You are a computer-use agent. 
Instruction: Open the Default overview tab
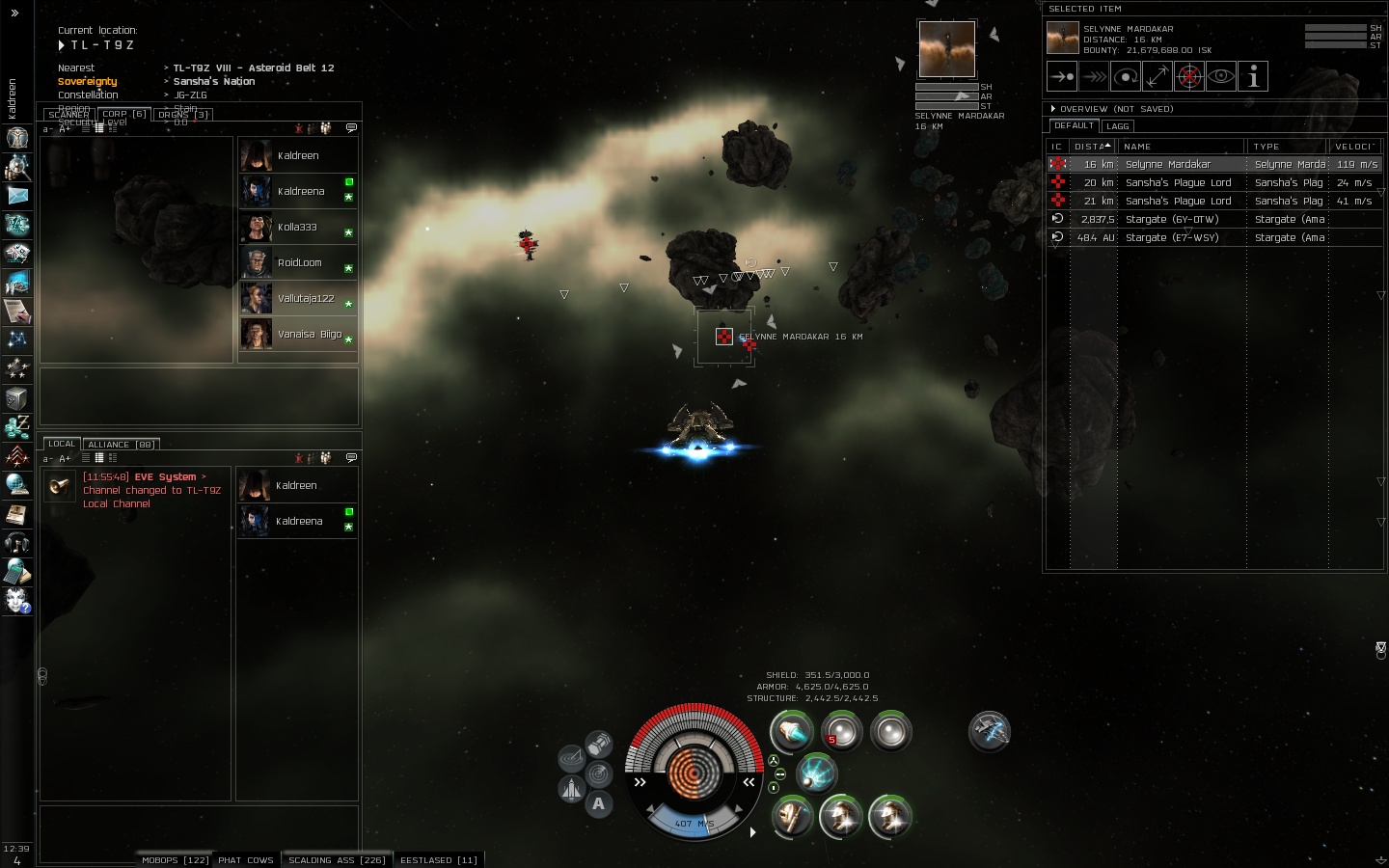coord(1074,126)
